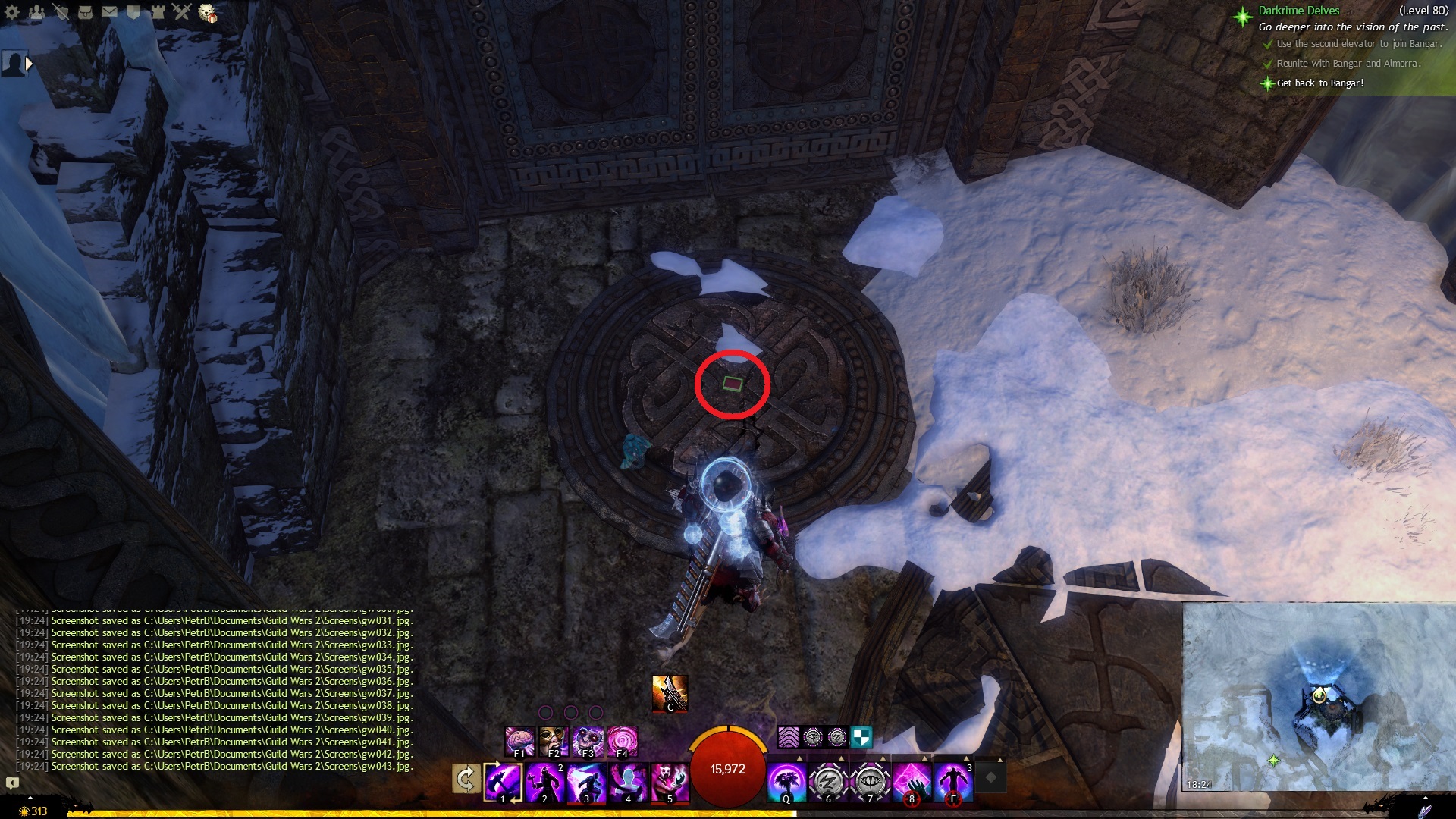
Task: Expand the party portrait arrow
Action: [x=29, y=64]
